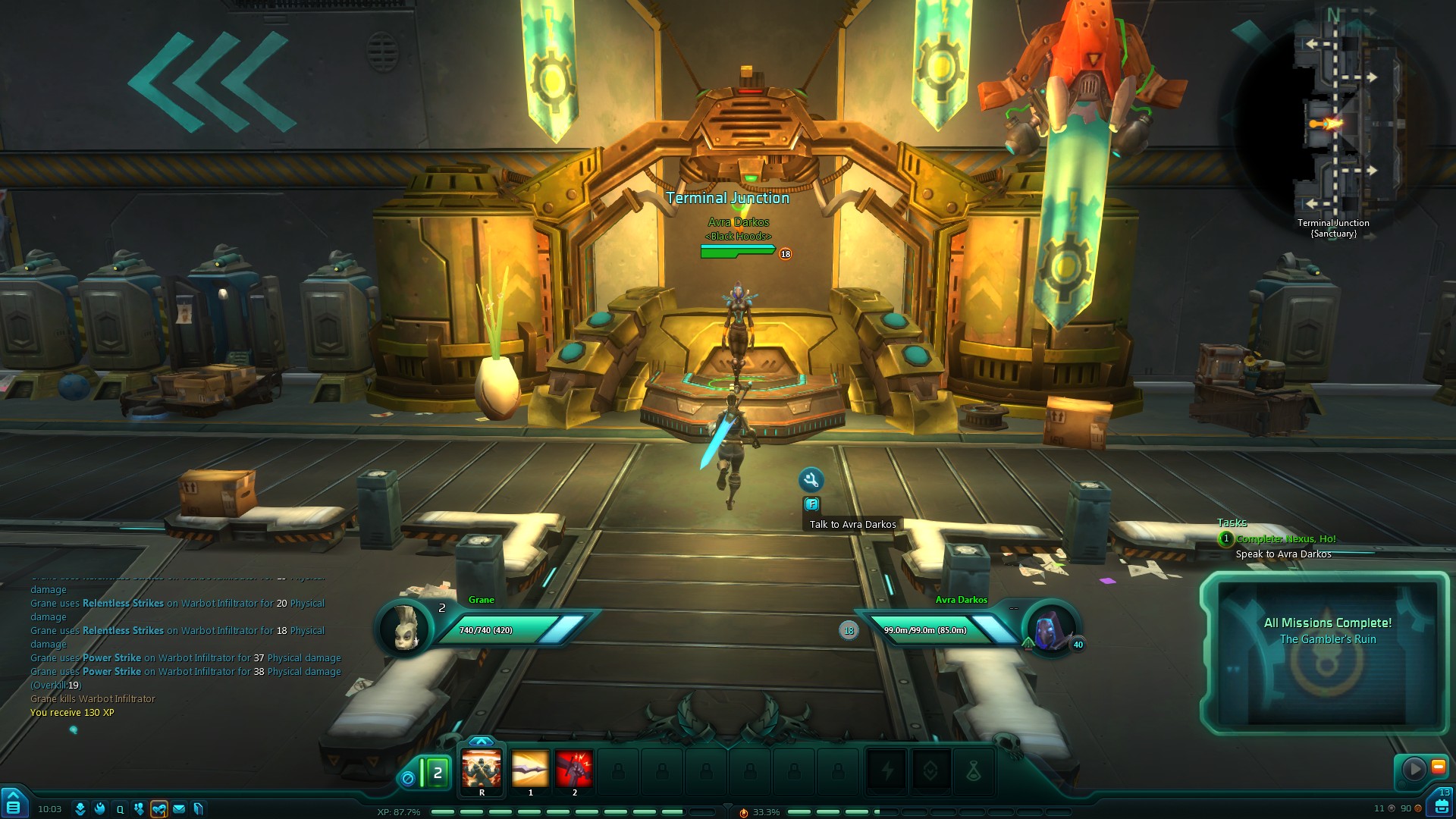The height and width of the screenshot is (819, 1456).
Task: Toggle the green stance number 2 button
Action: (436, 773)
